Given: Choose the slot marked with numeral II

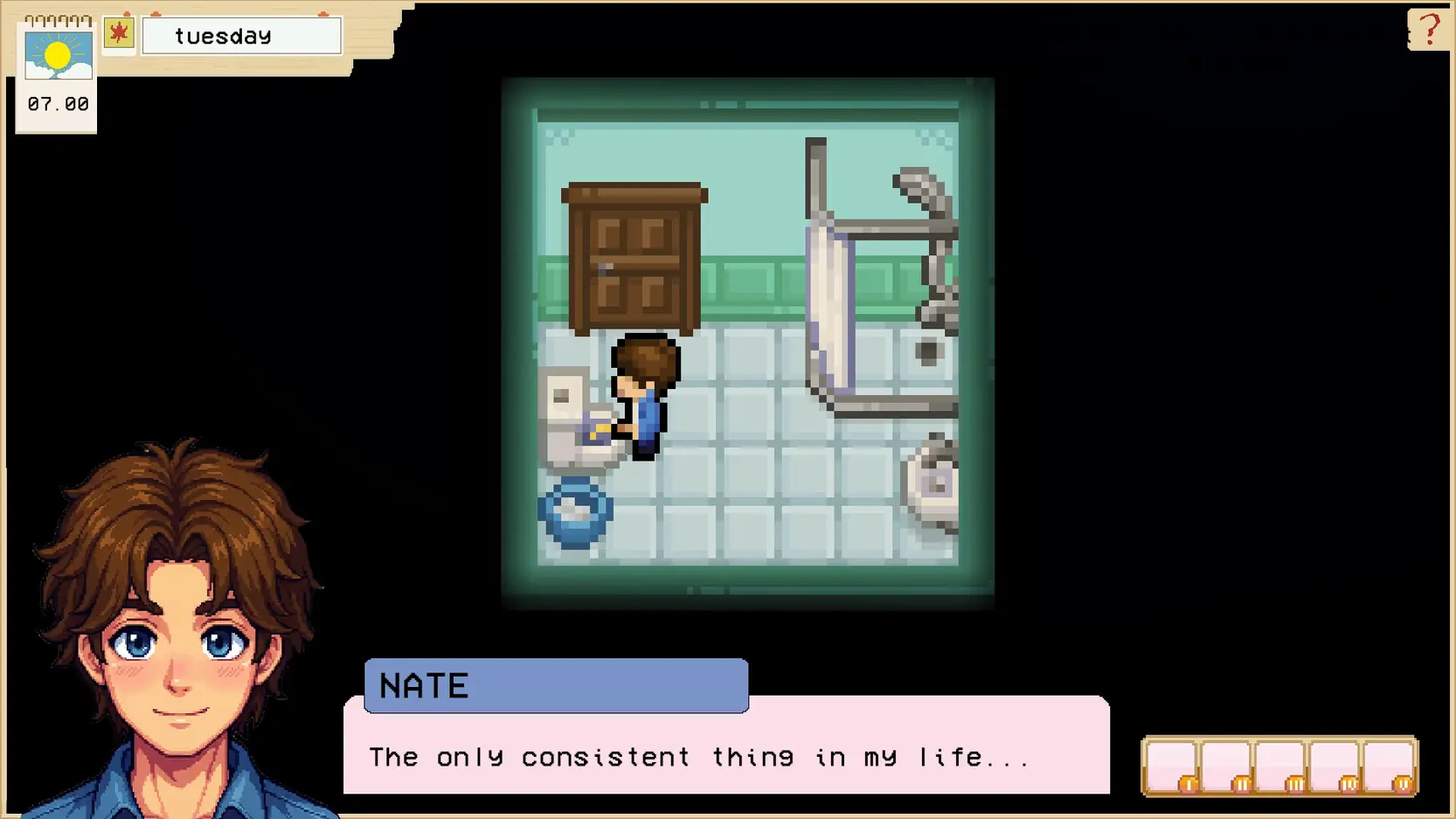Looking at the screenshot, I should click(1225, 766).
